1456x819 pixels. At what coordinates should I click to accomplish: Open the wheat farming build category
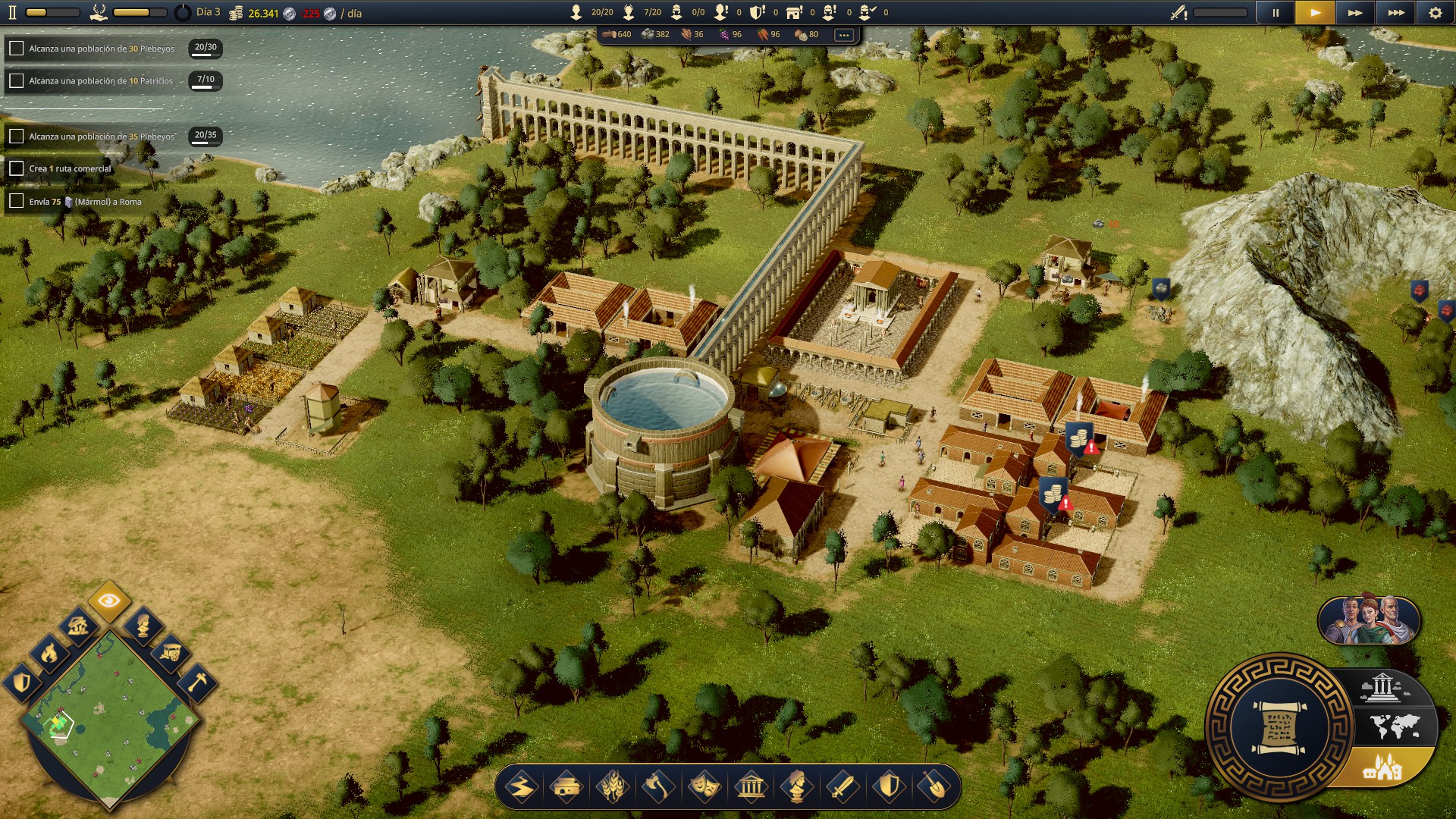[x=613, y=787]
